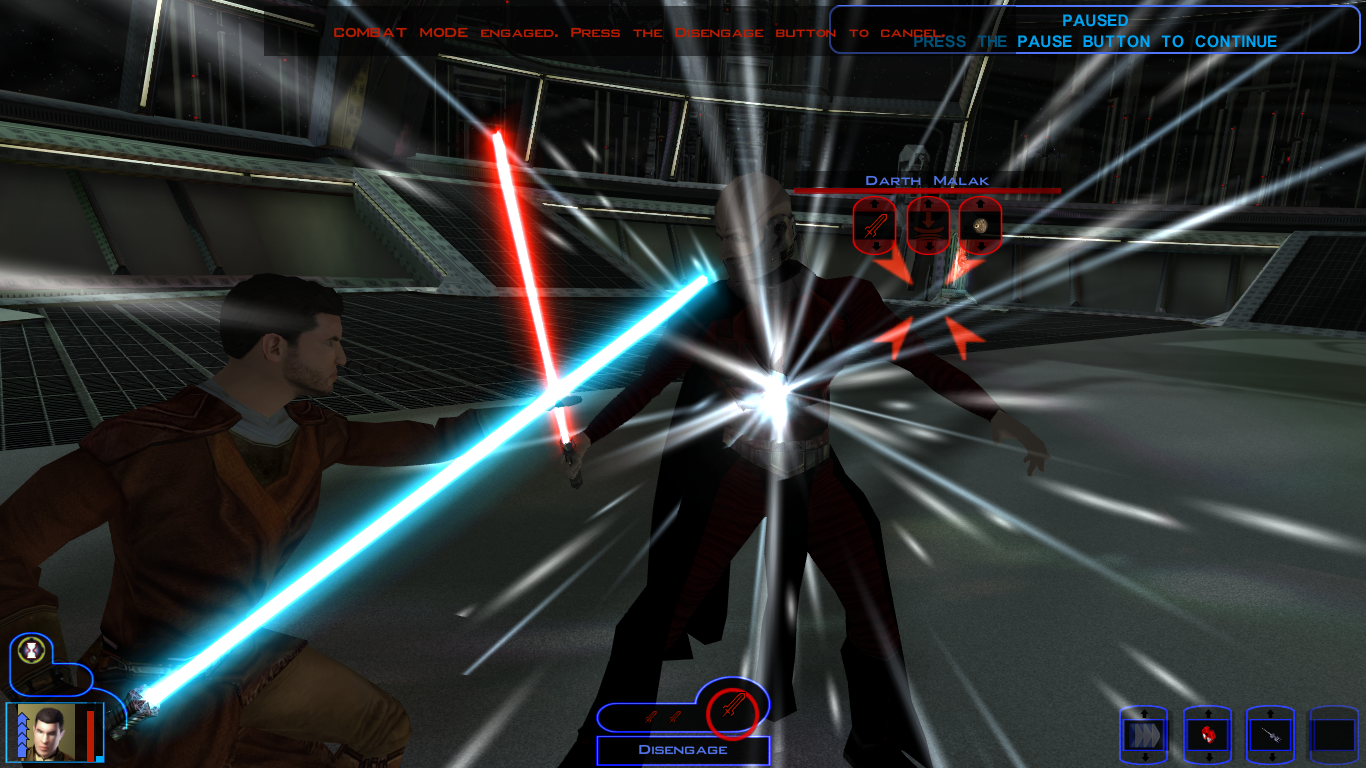
Task: Use the red medpac item slot
Action: point(1207,736)
